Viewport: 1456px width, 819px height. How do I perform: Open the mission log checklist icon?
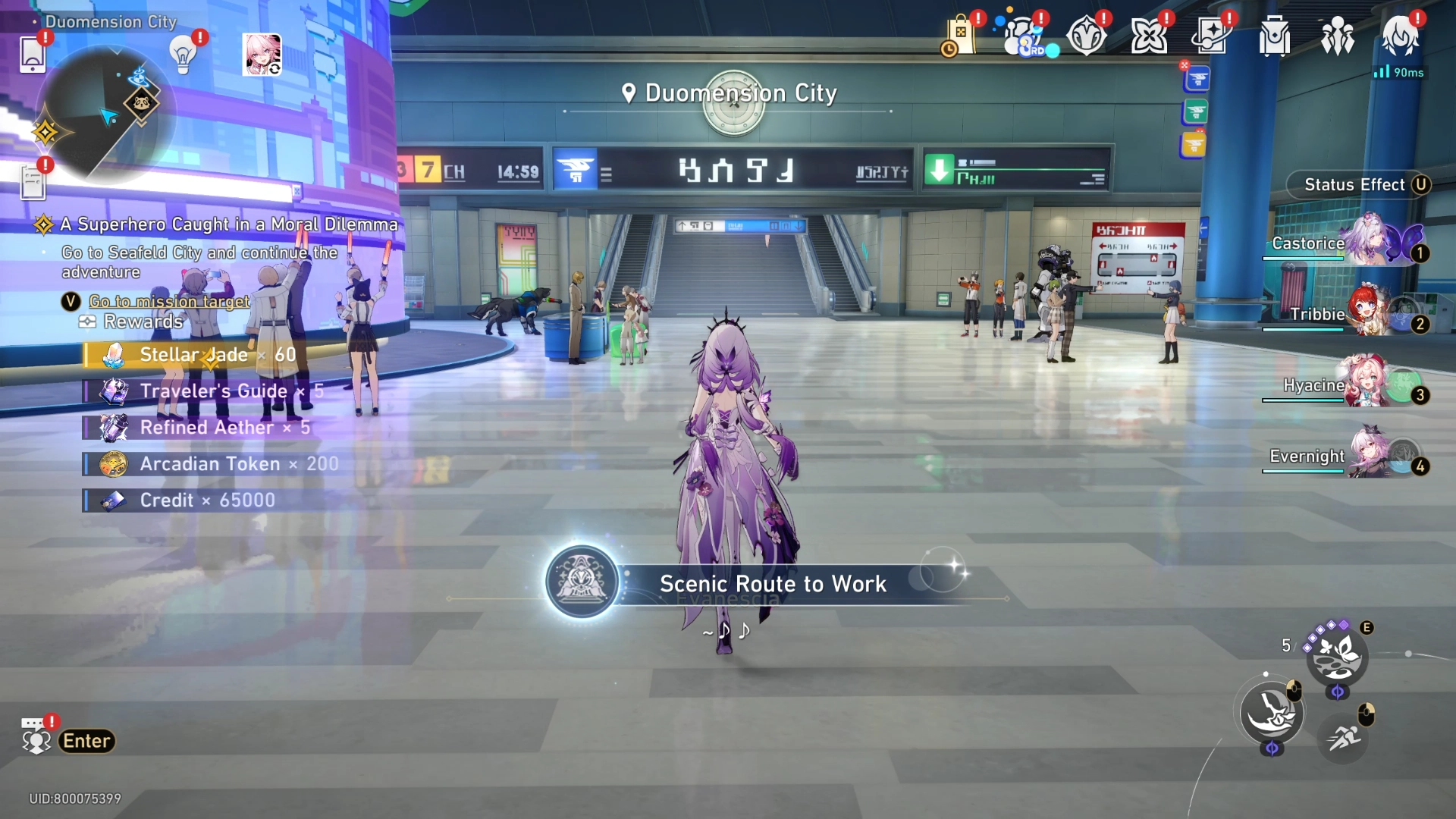33,183
